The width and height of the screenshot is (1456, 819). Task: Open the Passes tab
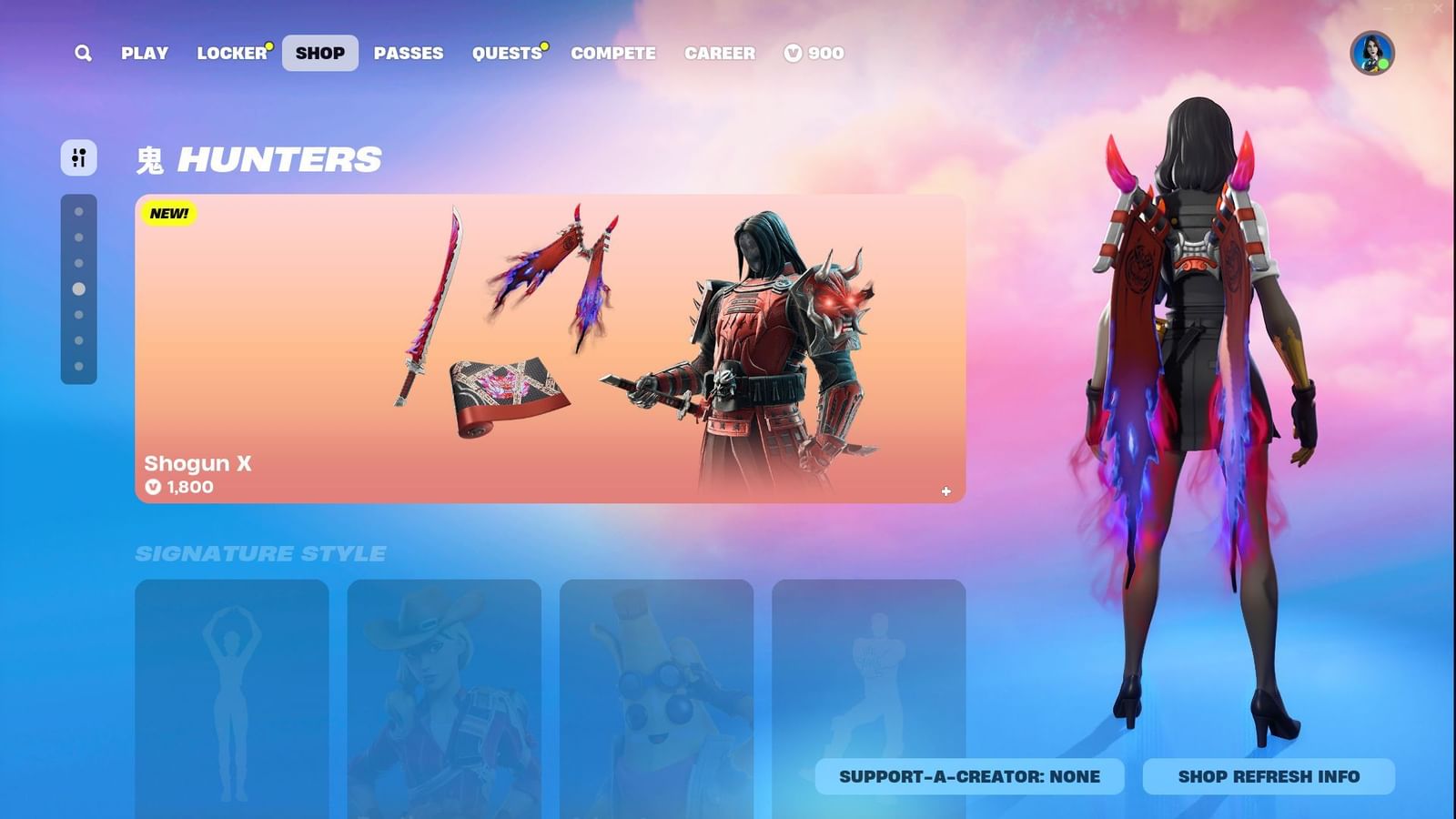click(409, 53)
